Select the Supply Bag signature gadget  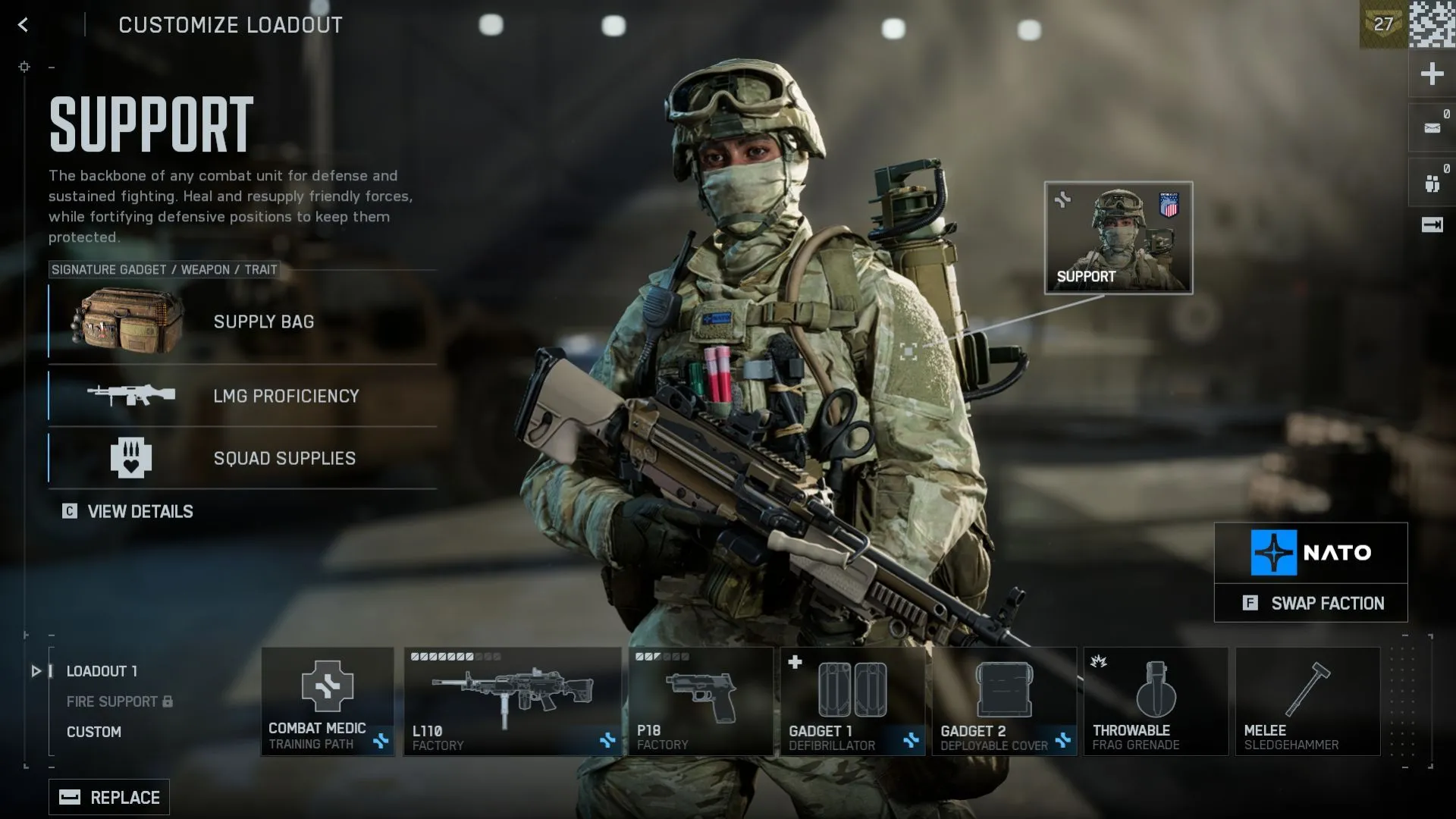[x=241, y=322]
